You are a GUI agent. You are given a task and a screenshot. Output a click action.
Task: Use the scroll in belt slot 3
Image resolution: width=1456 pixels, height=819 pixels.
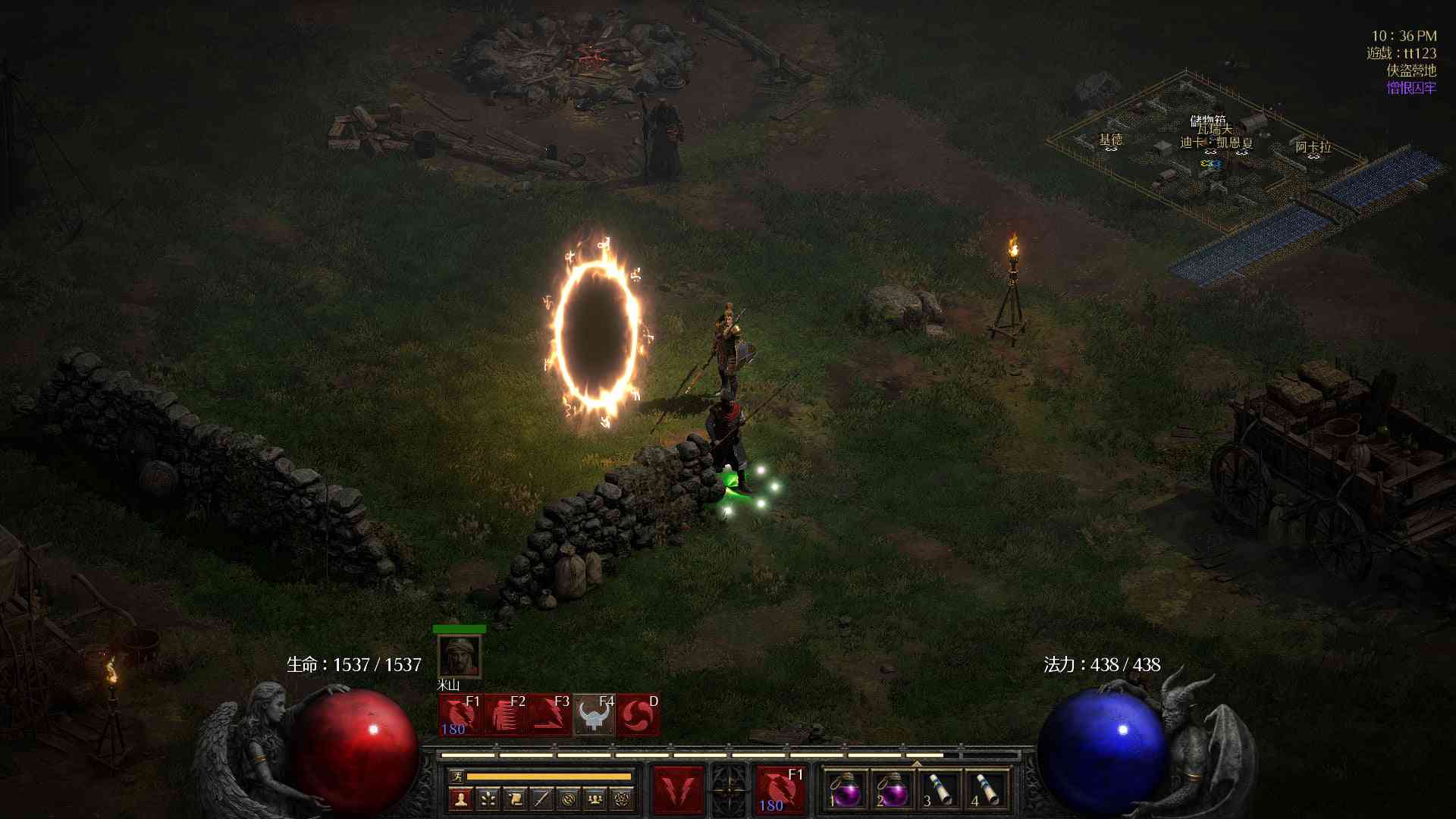(x=940, y=791)
